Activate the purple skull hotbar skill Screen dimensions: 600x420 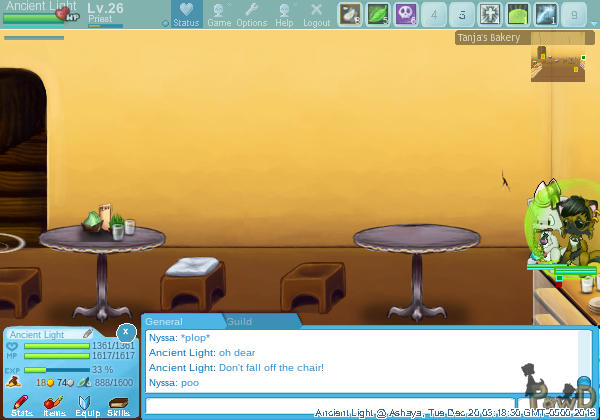406,14
